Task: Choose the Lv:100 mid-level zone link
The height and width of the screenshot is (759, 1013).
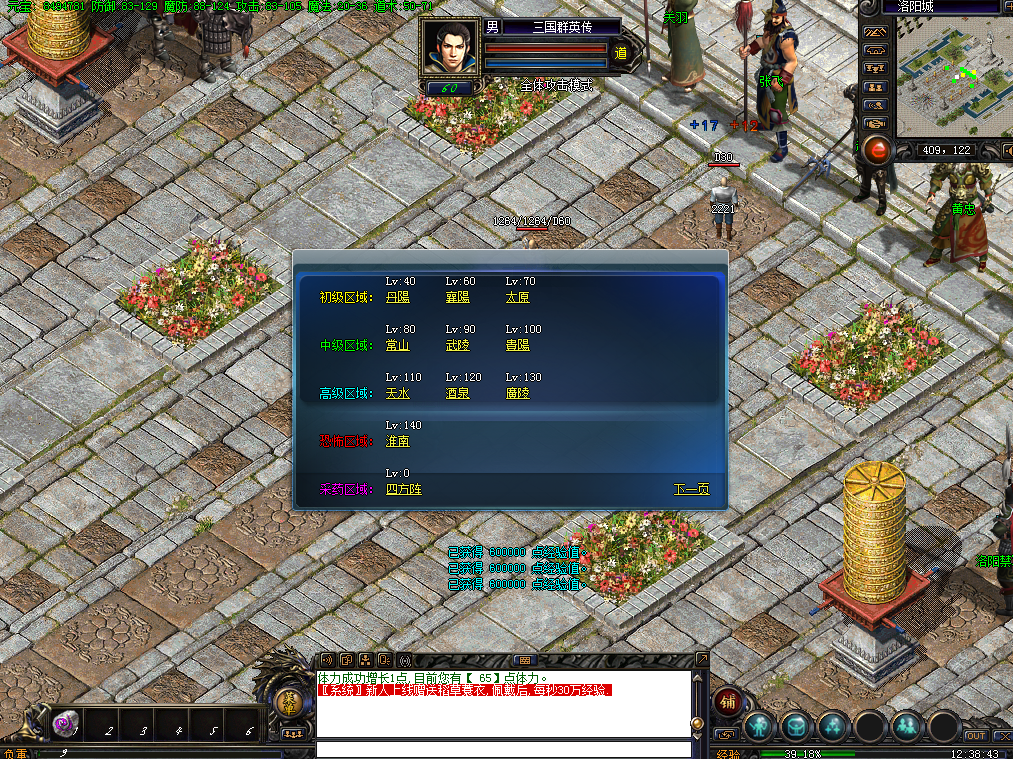Action: (517, 345)
